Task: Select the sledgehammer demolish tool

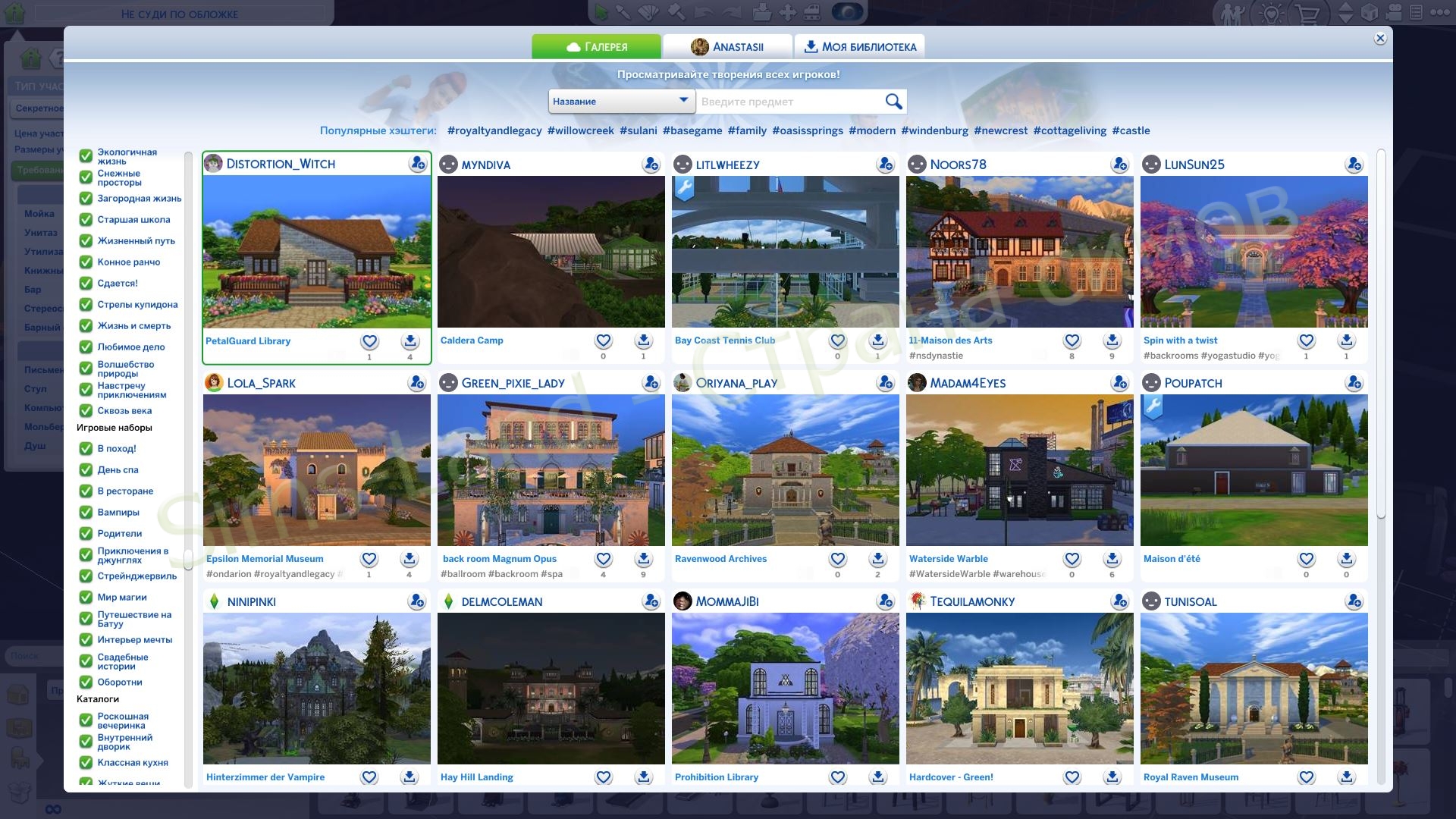Action: pyautogui.click(x=676, y=11)
